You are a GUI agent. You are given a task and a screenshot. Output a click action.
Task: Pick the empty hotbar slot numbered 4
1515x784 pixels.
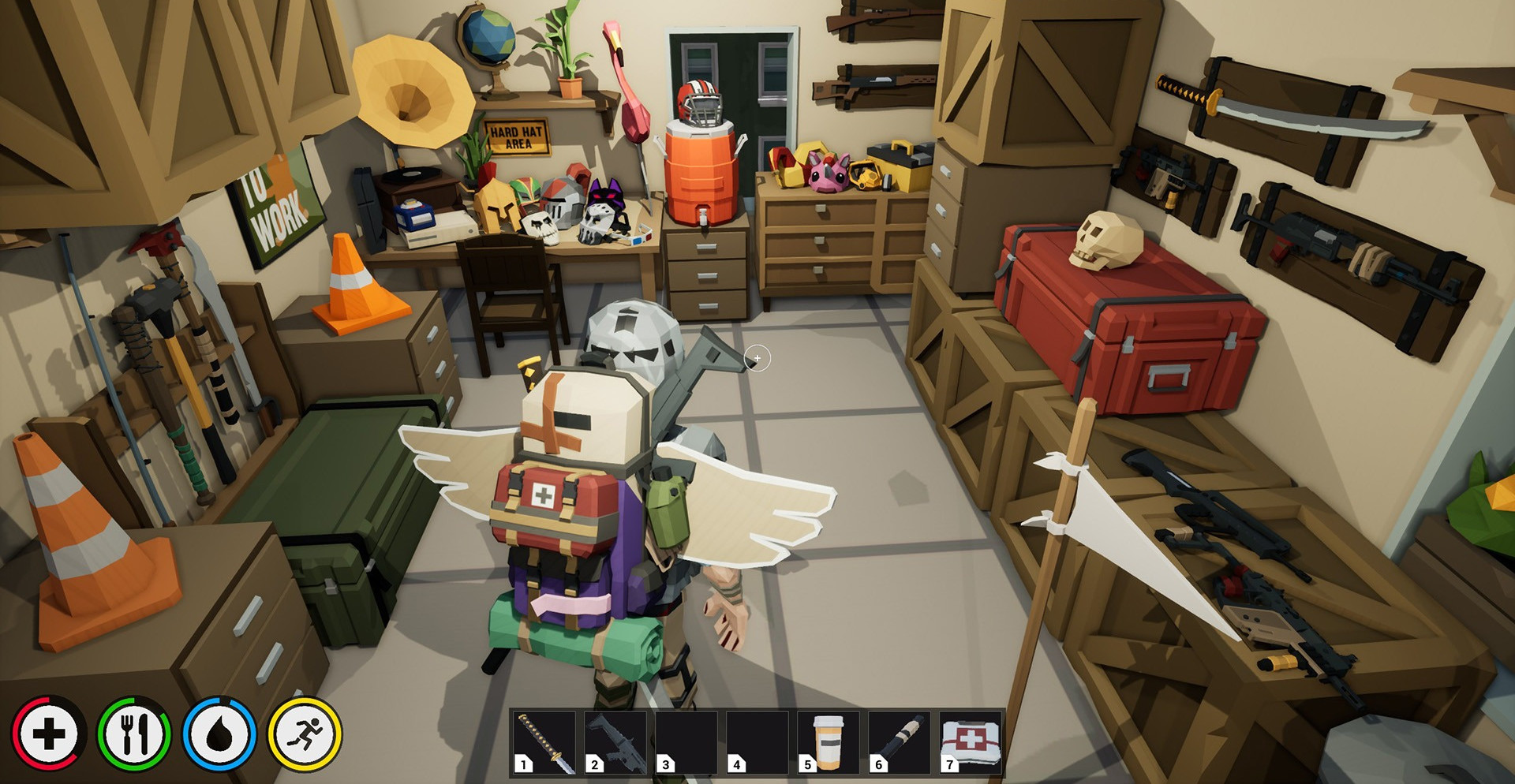tap(757, 742)
